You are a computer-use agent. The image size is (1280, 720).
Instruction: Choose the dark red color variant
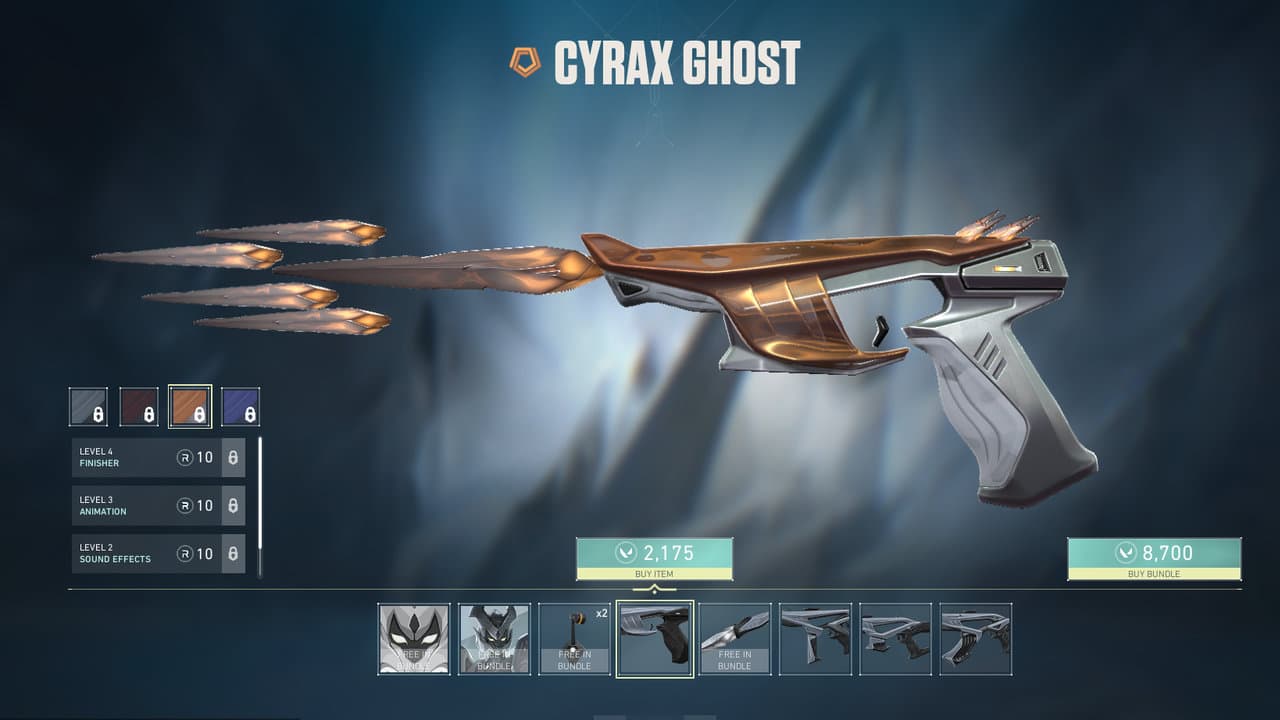[139, 407]
